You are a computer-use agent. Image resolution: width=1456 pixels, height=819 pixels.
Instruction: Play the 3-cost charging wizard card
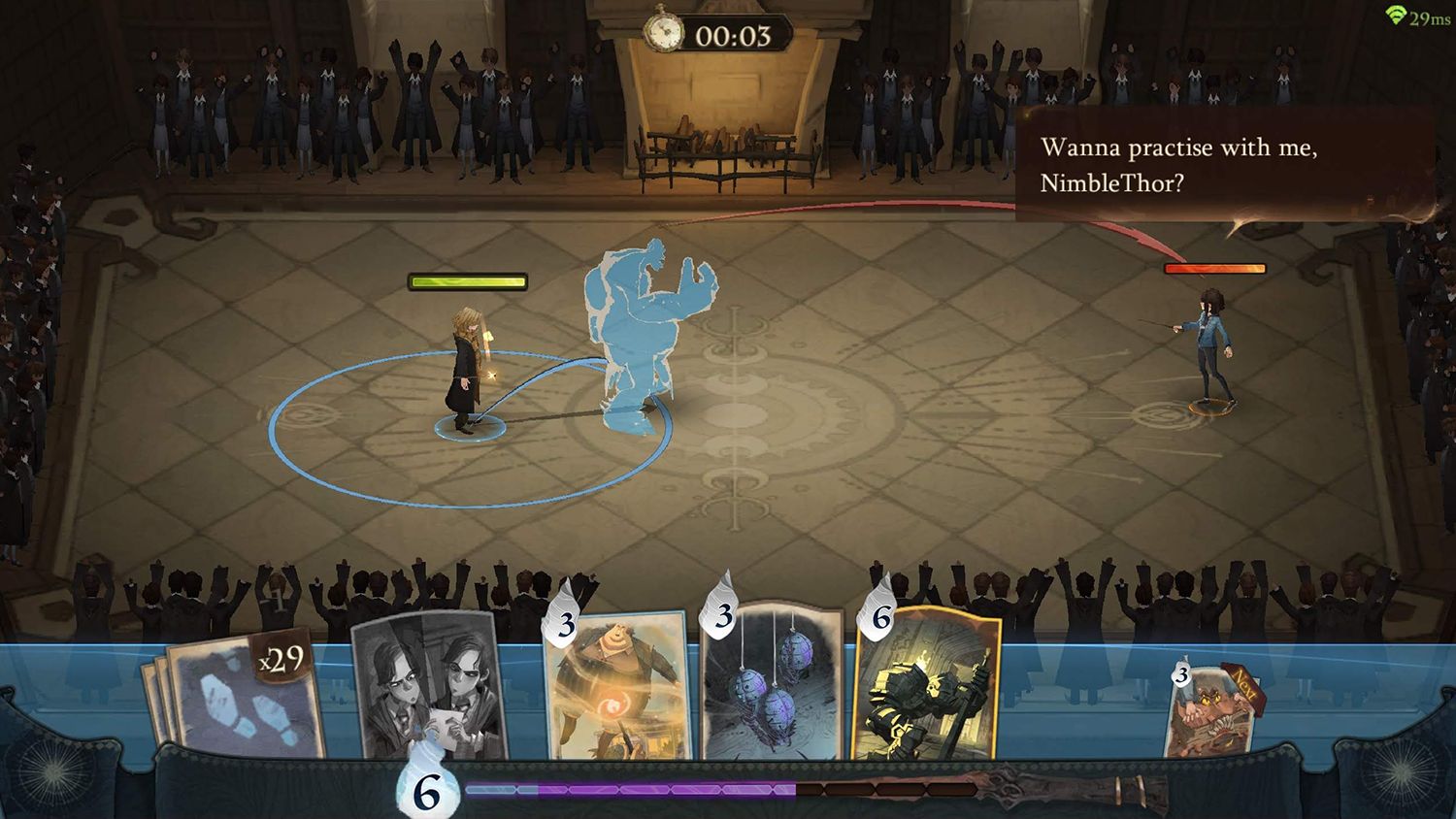pyautogui.click(x=612, y=699)
